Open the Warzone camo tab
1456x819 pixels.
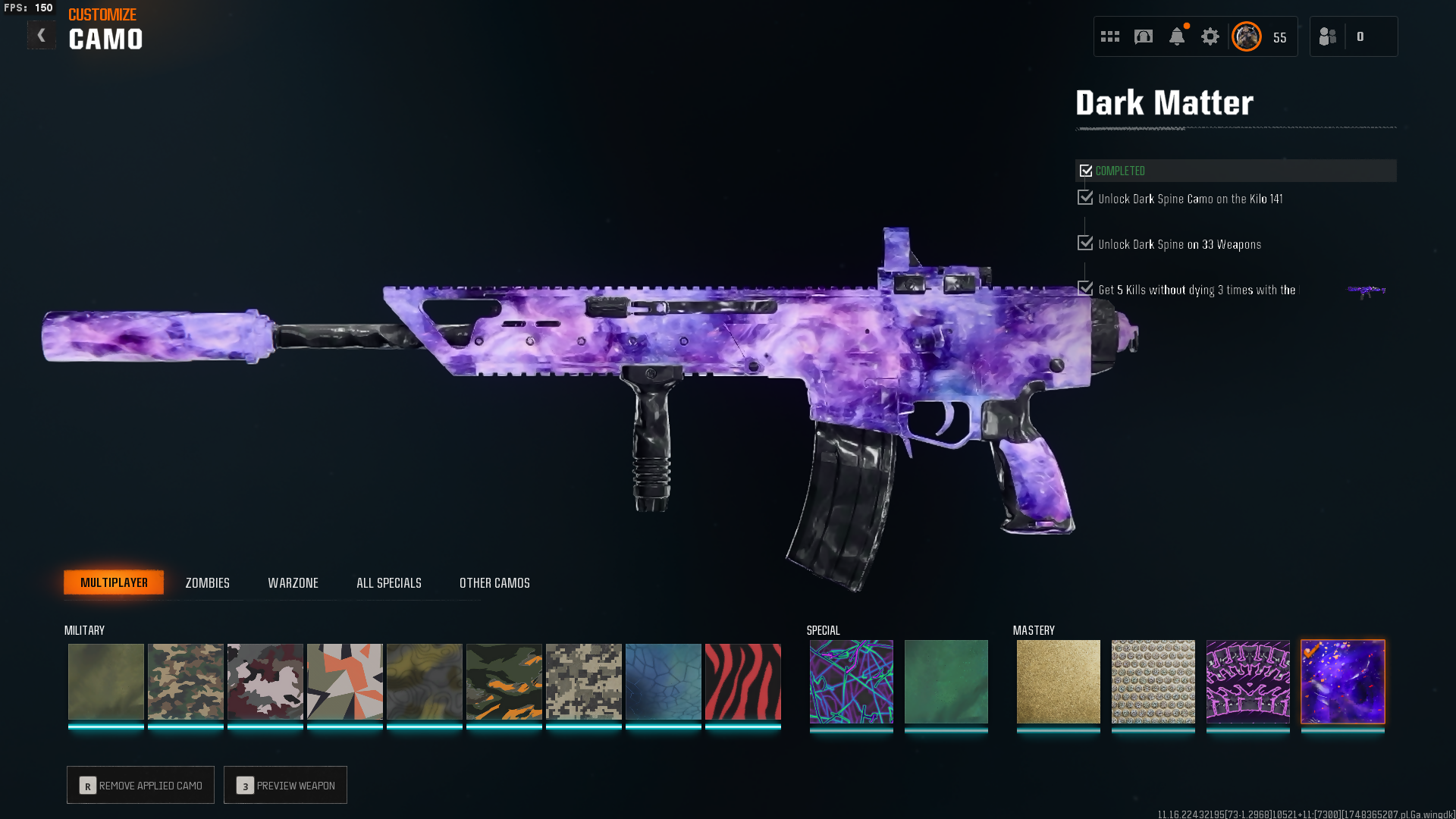293,583
